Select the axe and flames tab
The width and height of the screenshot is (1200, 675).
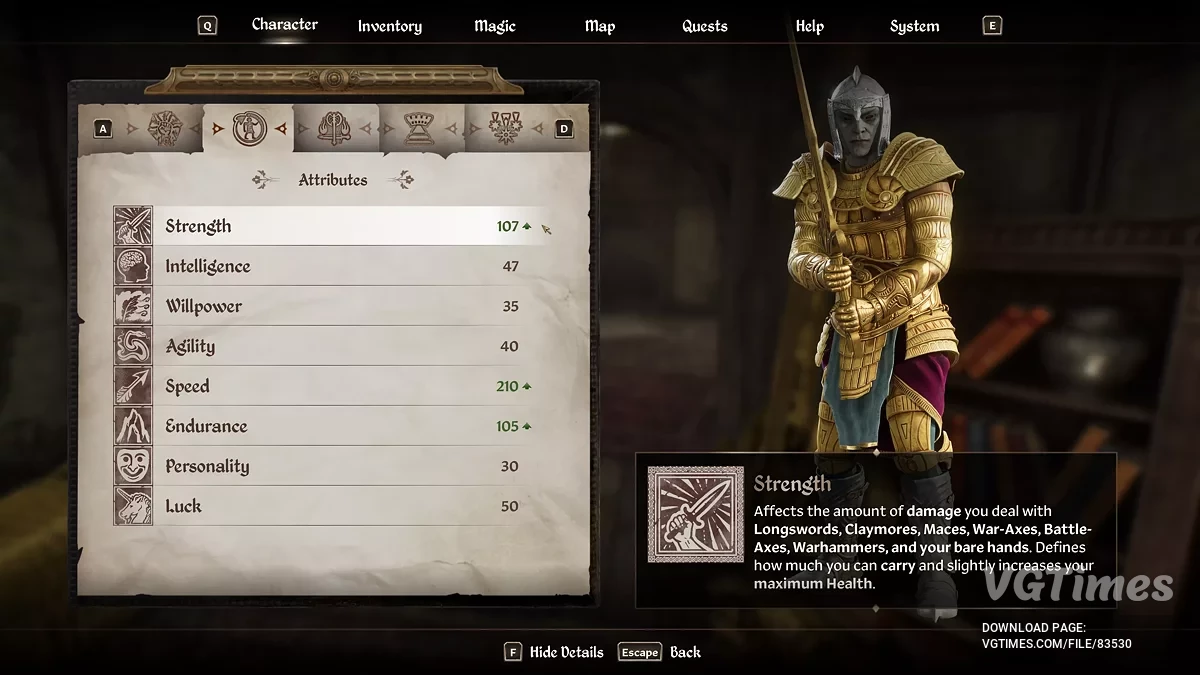333,128
